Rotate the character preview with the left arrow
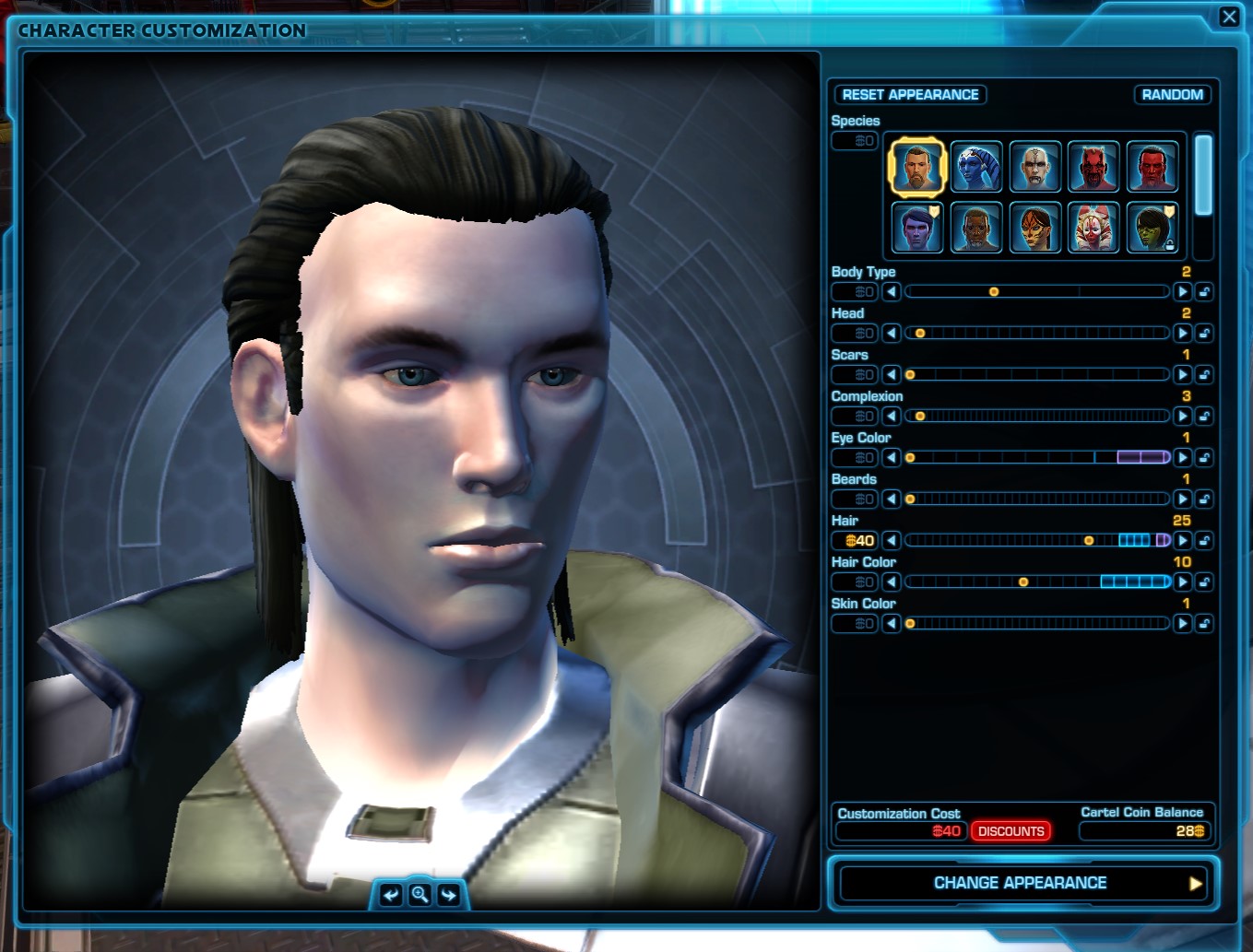Viewport: 1253px width, 952px height. click(x=391, y=895)
